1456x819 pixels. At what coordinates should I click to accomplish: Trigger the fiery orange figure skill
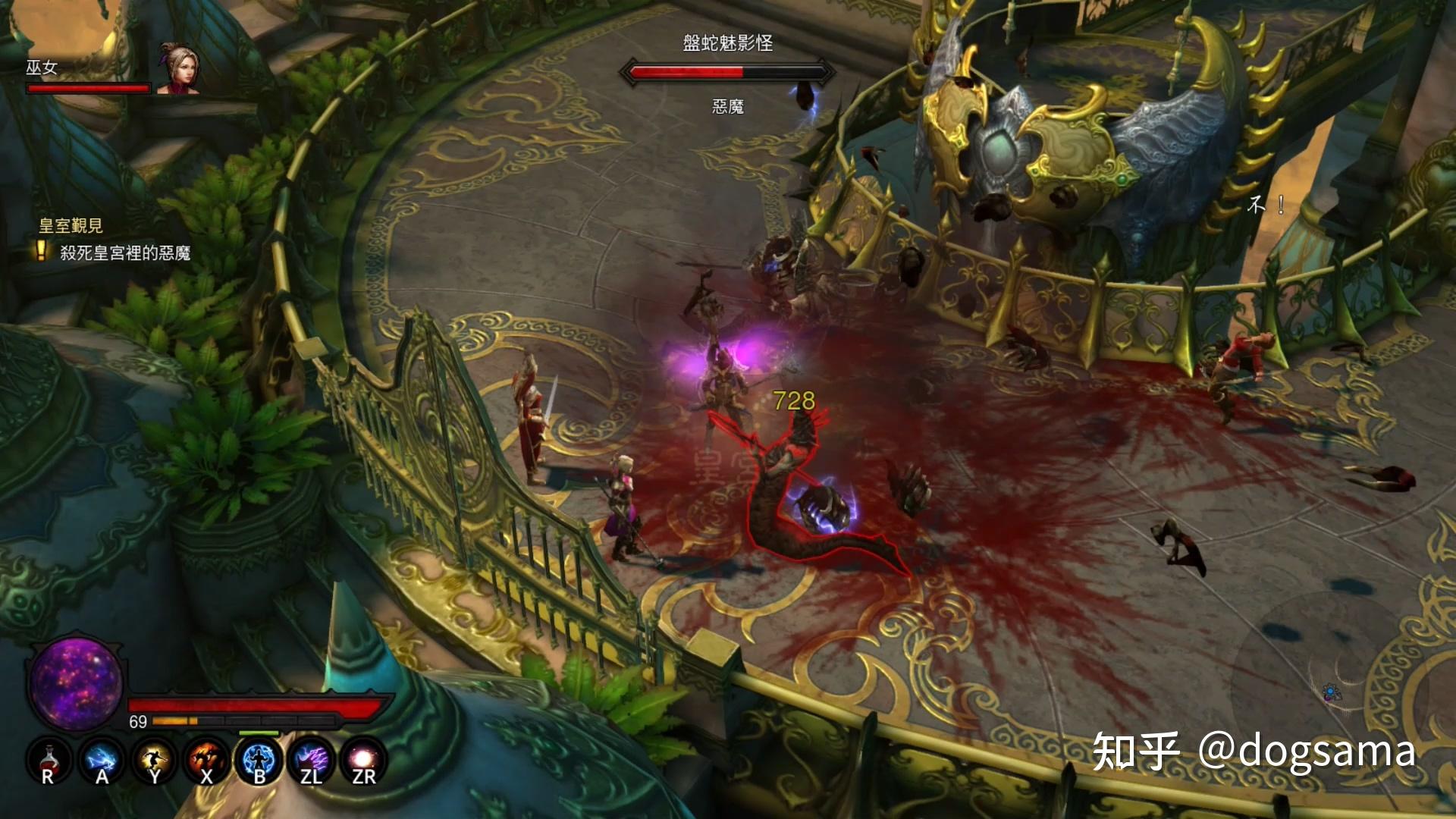pos(206,760)
